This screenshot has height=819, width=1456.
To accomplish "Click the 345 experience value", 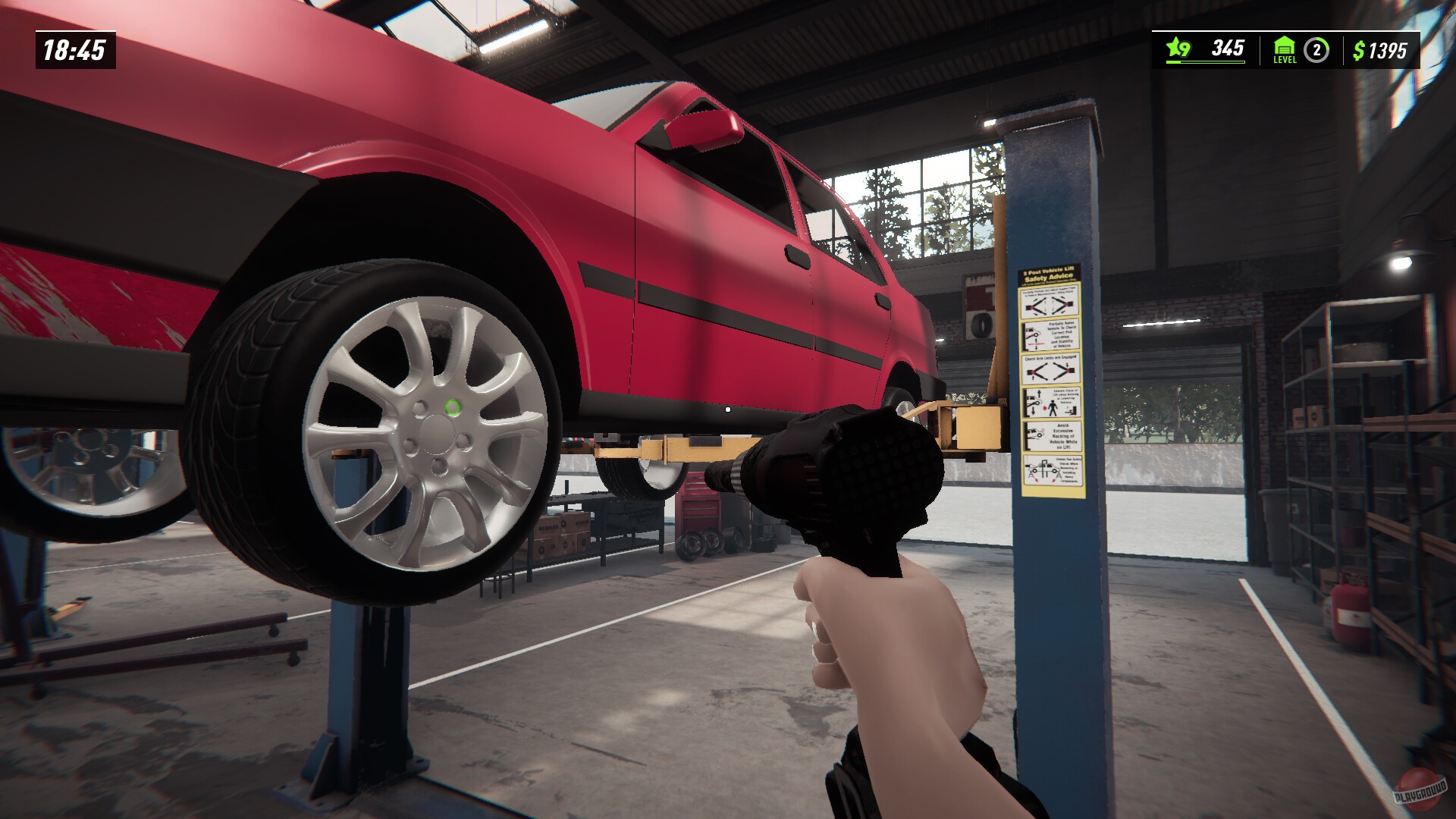I will [1228, 48].
